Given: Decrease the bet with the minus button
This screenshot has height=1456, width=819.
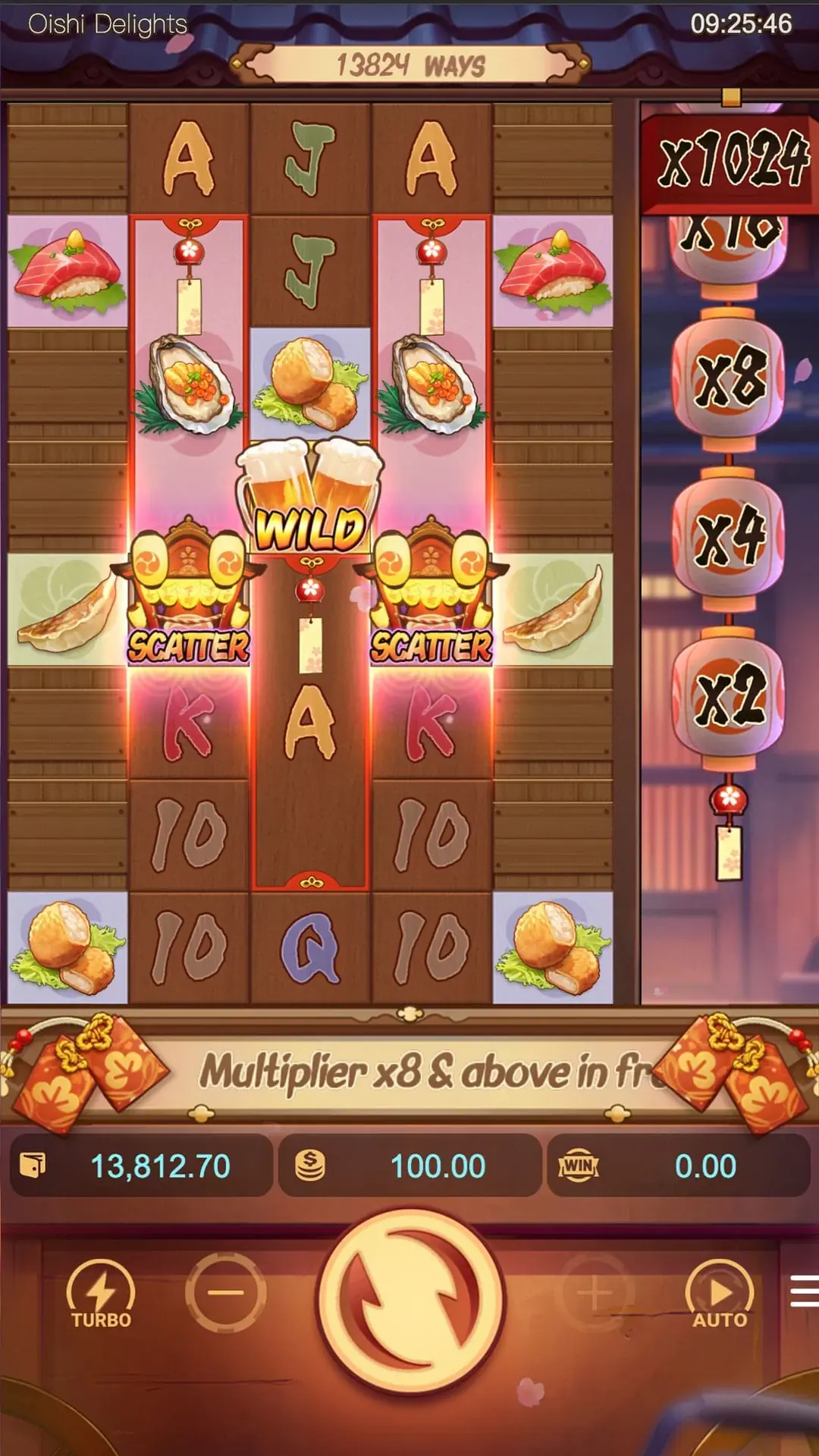Looking at the screenshot, I should (225, 1292).
